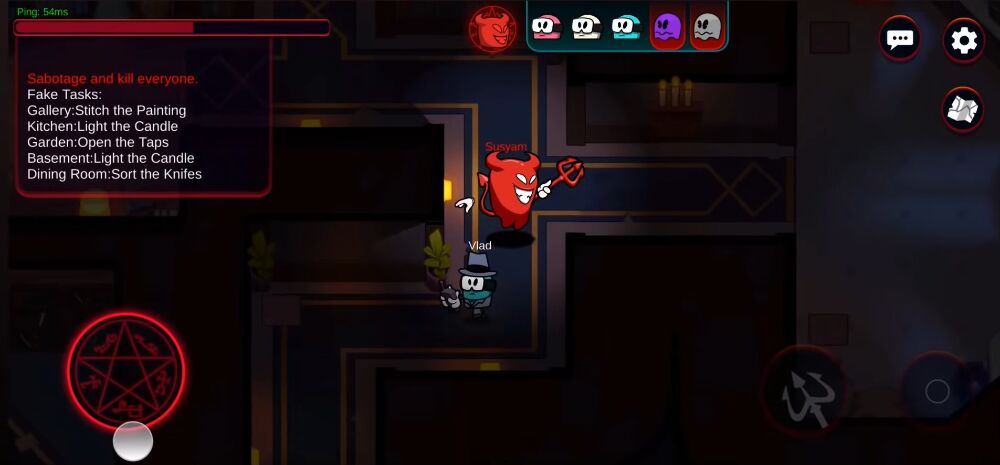
Task: Tap the dim circle action button
Action: [x=937, y=391]
